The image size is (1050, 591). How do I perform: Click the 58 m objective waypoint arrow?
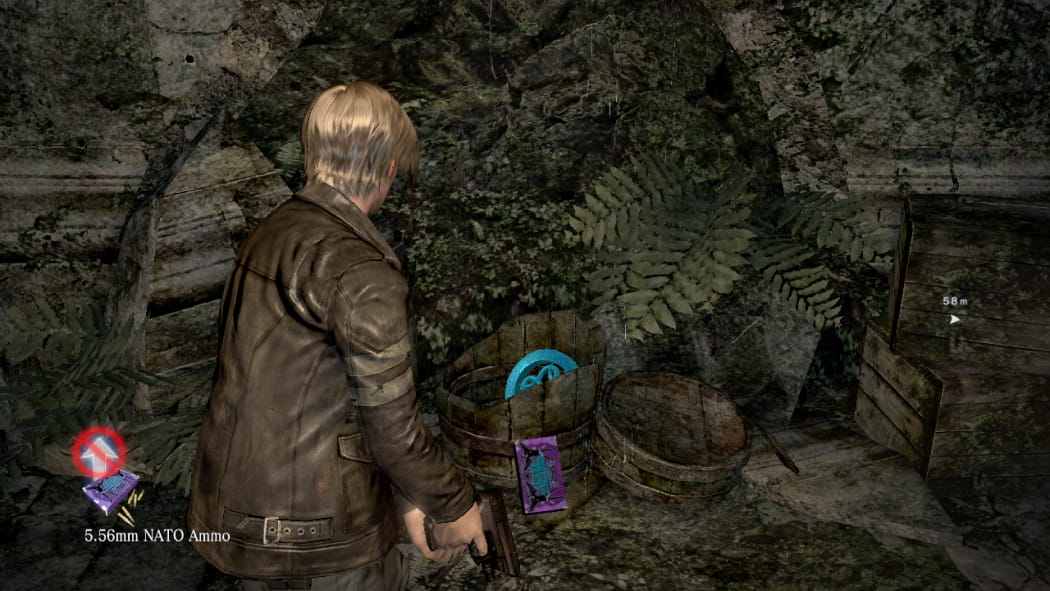click(x=955, y=320)
